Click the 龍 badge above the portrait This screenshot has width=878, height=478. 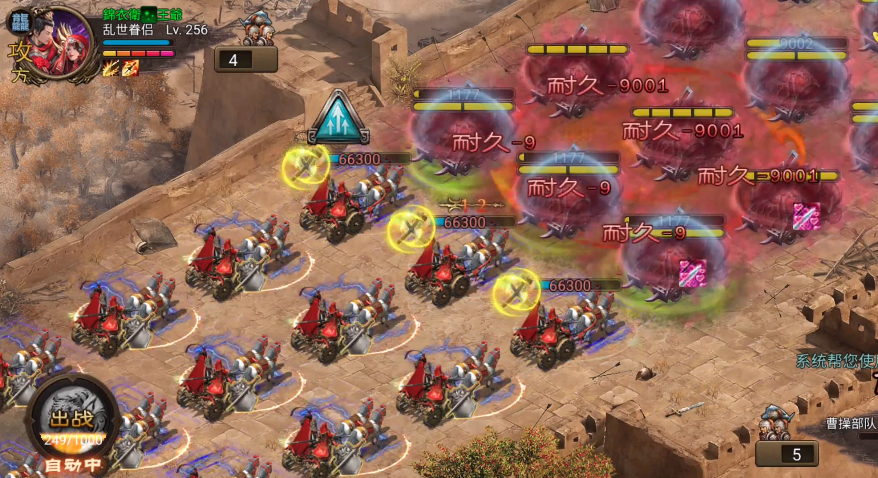[x=20, y=21]
